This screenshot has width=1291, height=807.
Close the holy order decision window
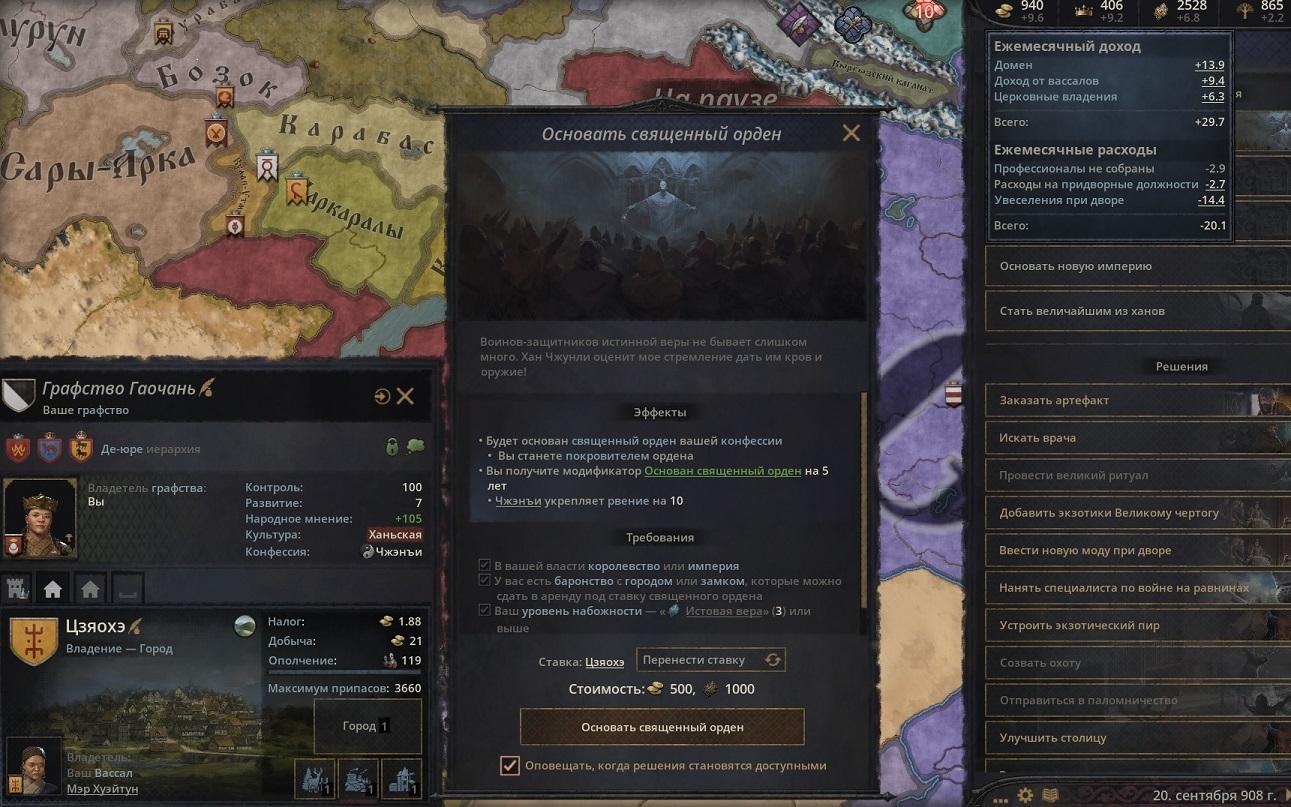(x=851, y=133)
